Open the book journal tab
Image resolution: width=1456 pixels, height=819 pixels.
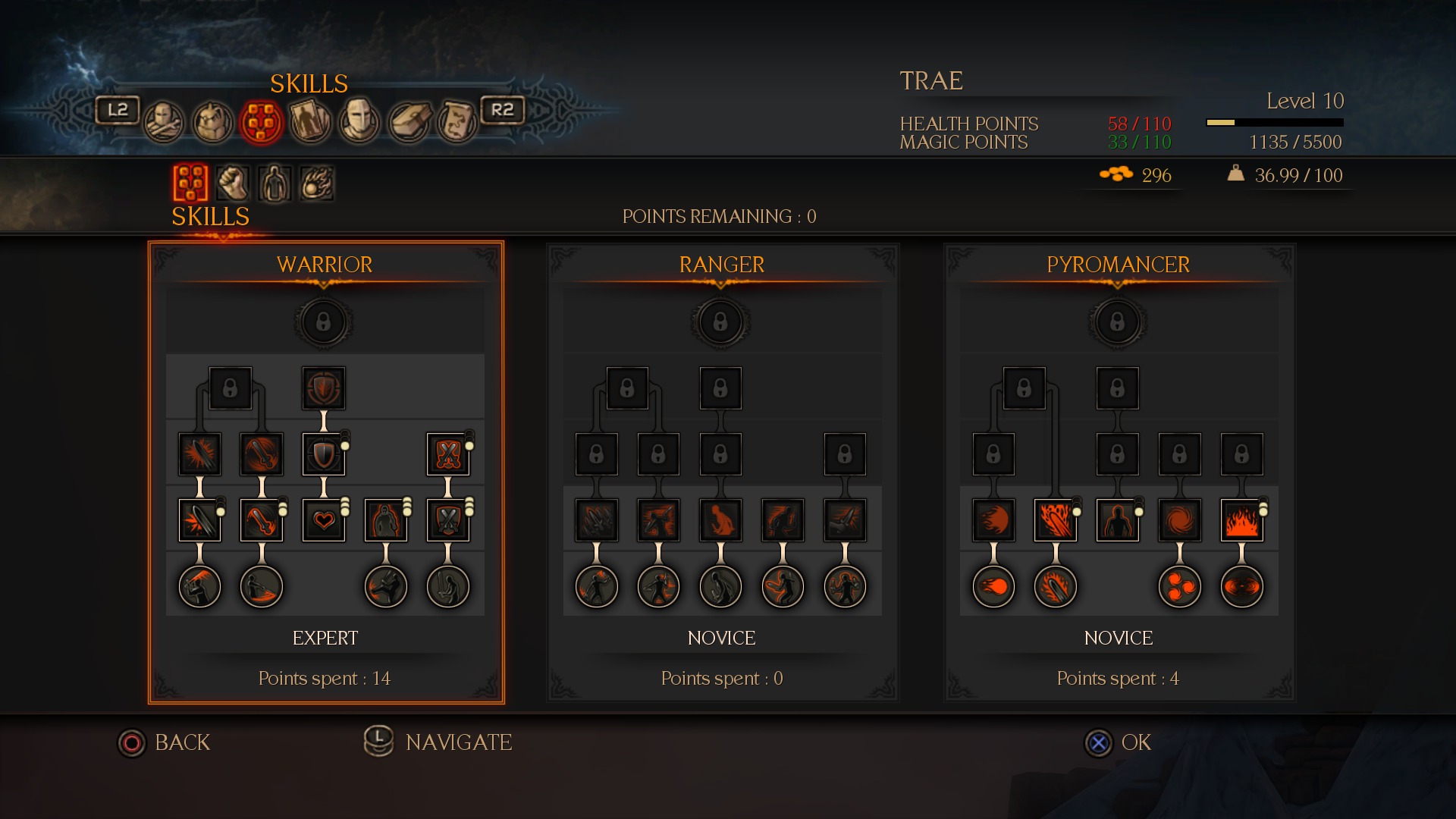409,121
